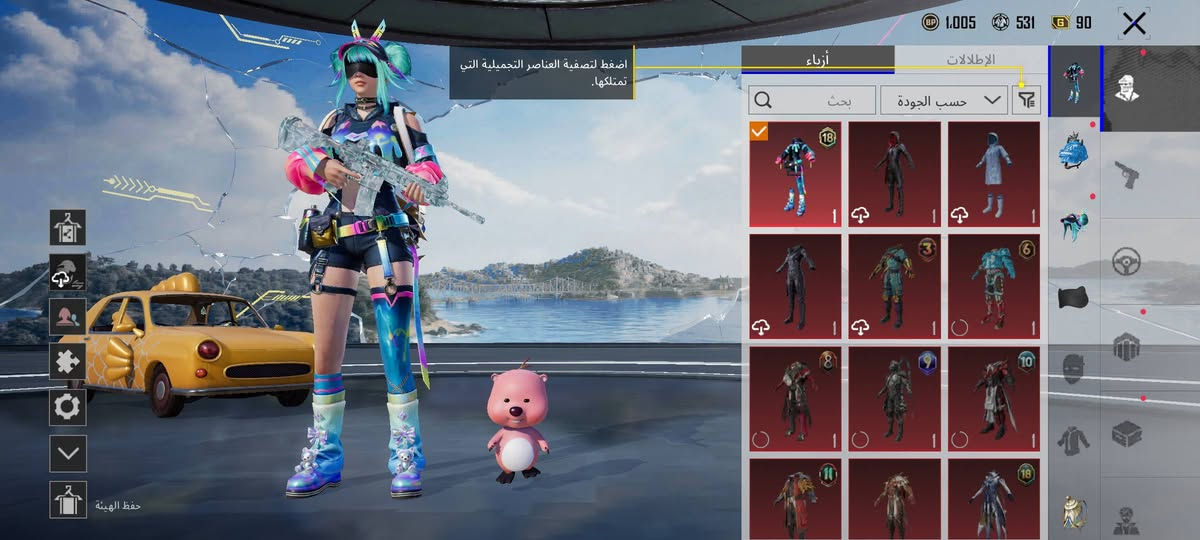Image resolution: width=1200 pixels, height=540 pixels.
Task: Pick the outfit with the number 10 badge
Action: (x=994, y=399)
